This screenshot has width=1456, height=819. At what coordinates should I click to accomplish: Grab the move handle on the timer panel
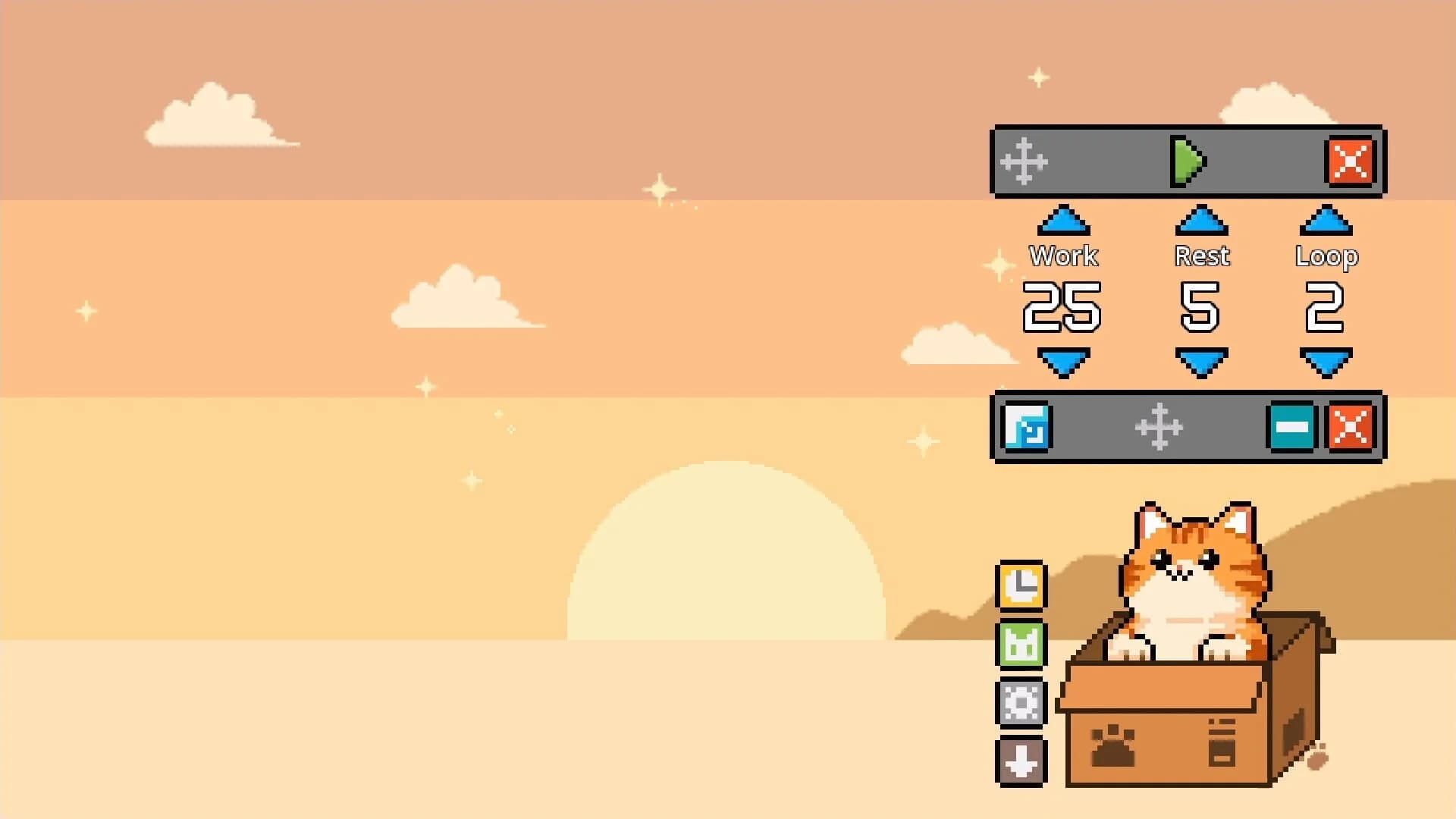[x=1023, y=162]
